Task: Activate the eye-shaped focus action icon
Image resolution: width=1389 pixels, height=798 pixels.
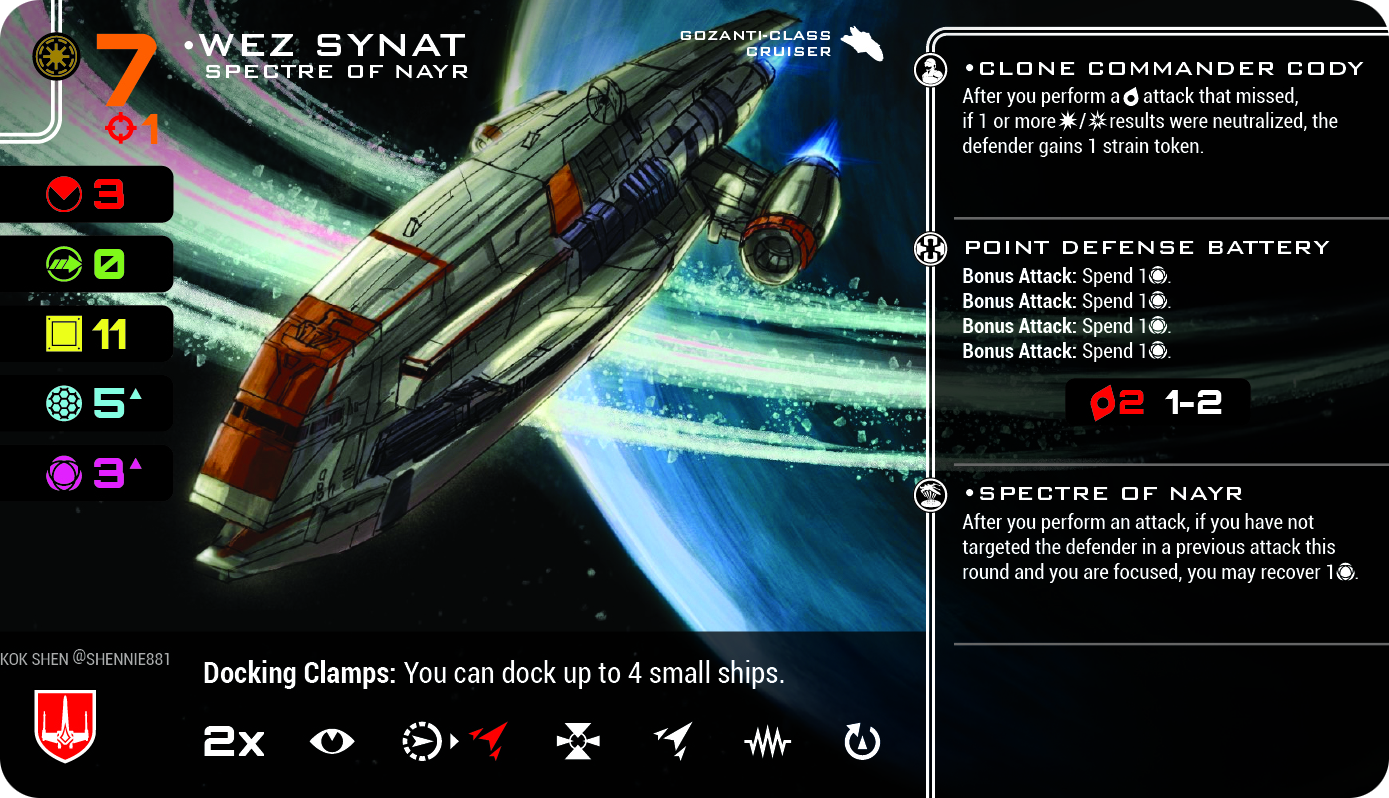Action: [x=331, y=742]
